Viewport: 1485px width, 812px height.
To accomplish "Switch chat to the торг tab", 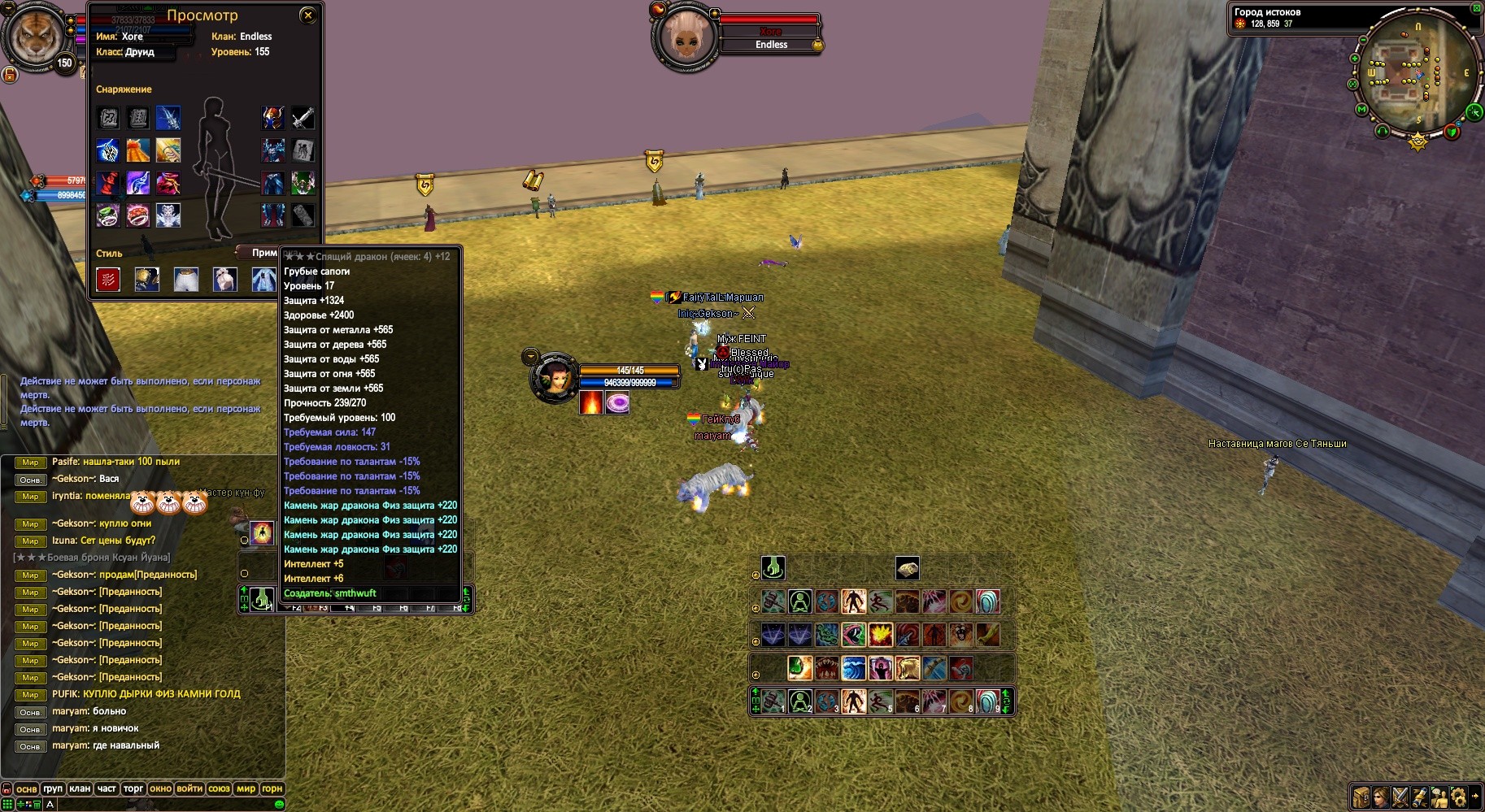I will pyautogui.click(x=133, y=788).
